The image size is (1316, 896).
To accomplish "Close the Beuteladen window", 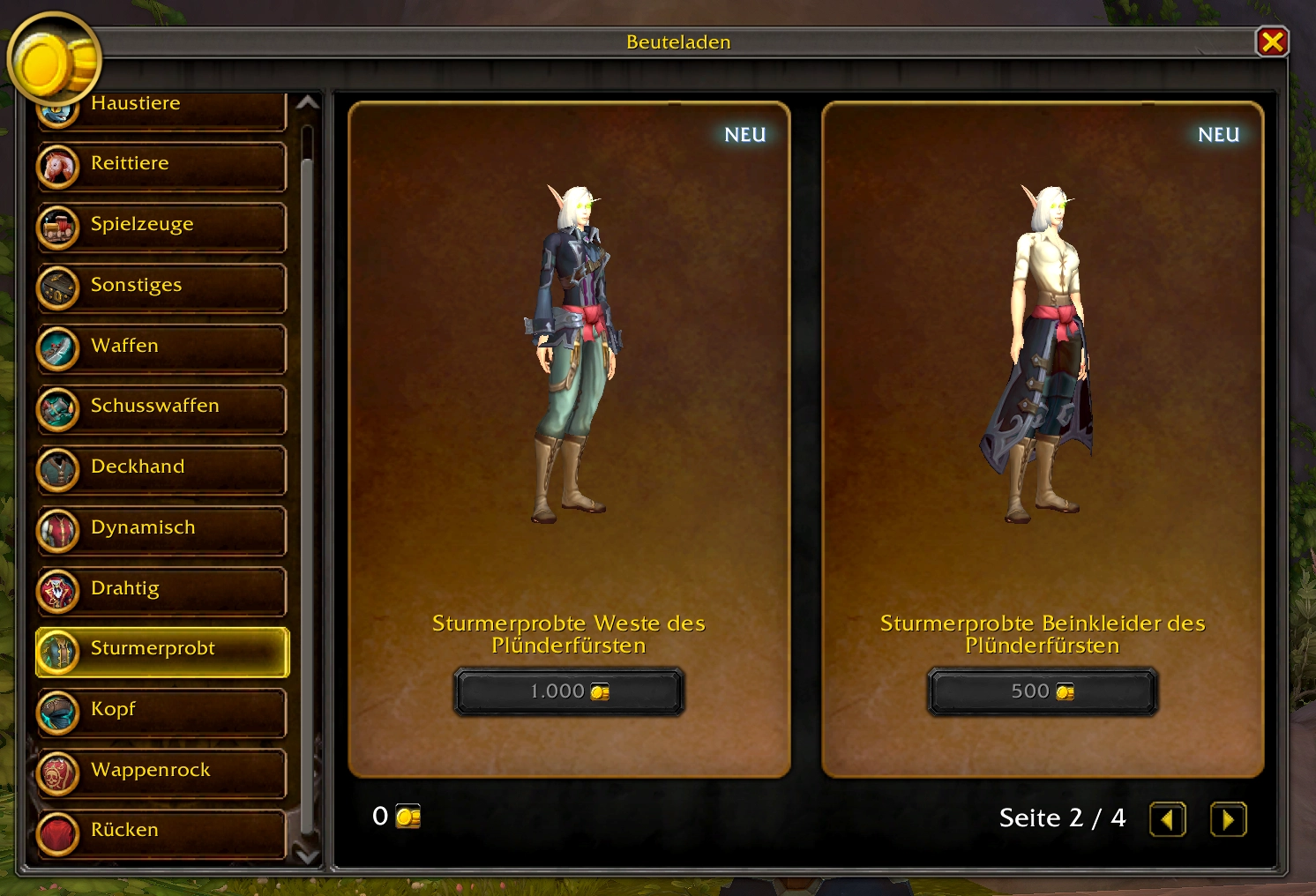I will coord(1272,41).
